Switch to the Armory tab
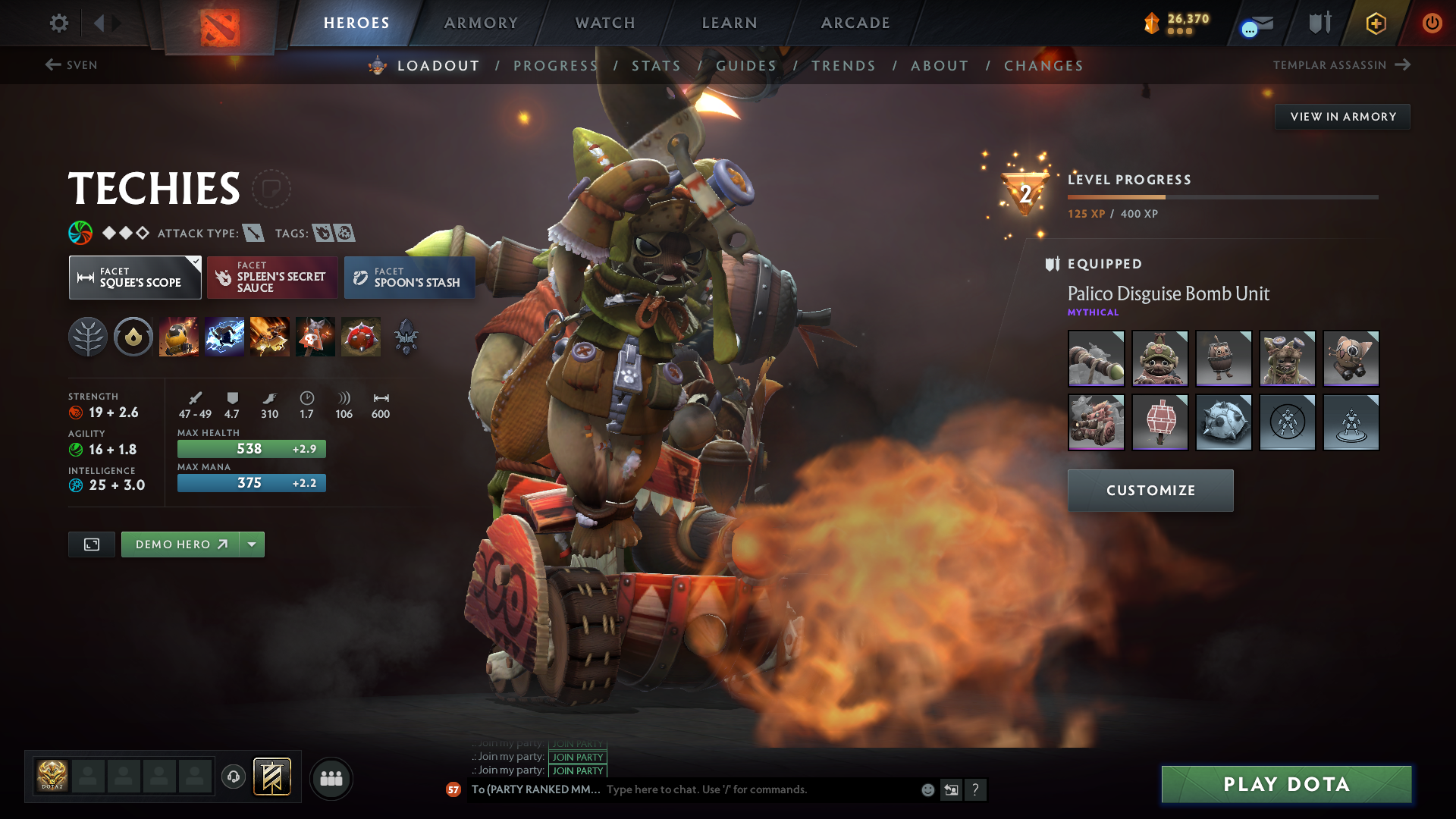Screen dimensions: 1456x819 [481, 23]
